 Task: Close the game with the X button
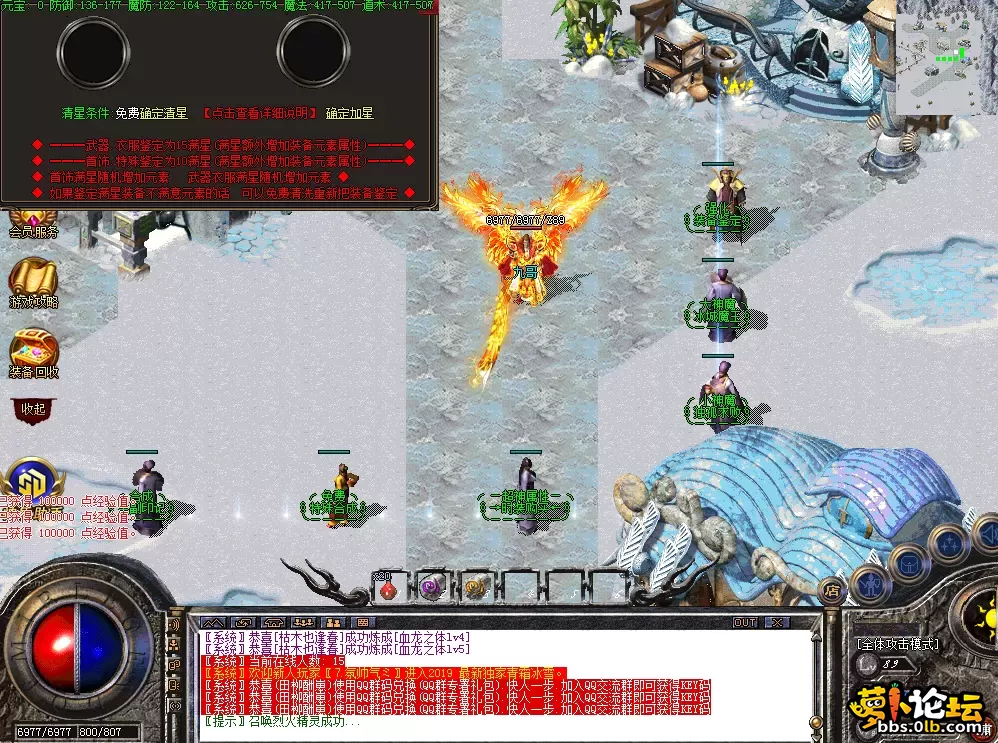tap(777, 622)
